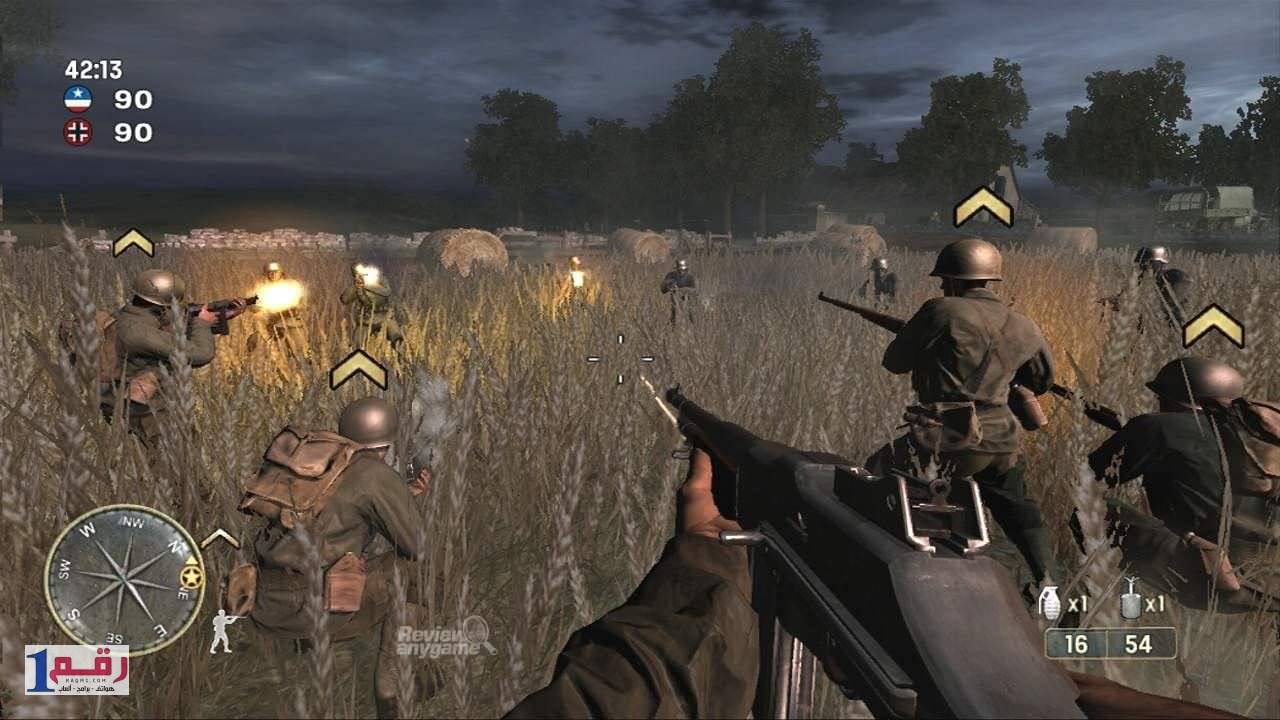Choose the smoke grenade icon

[x=1131, y=599]
